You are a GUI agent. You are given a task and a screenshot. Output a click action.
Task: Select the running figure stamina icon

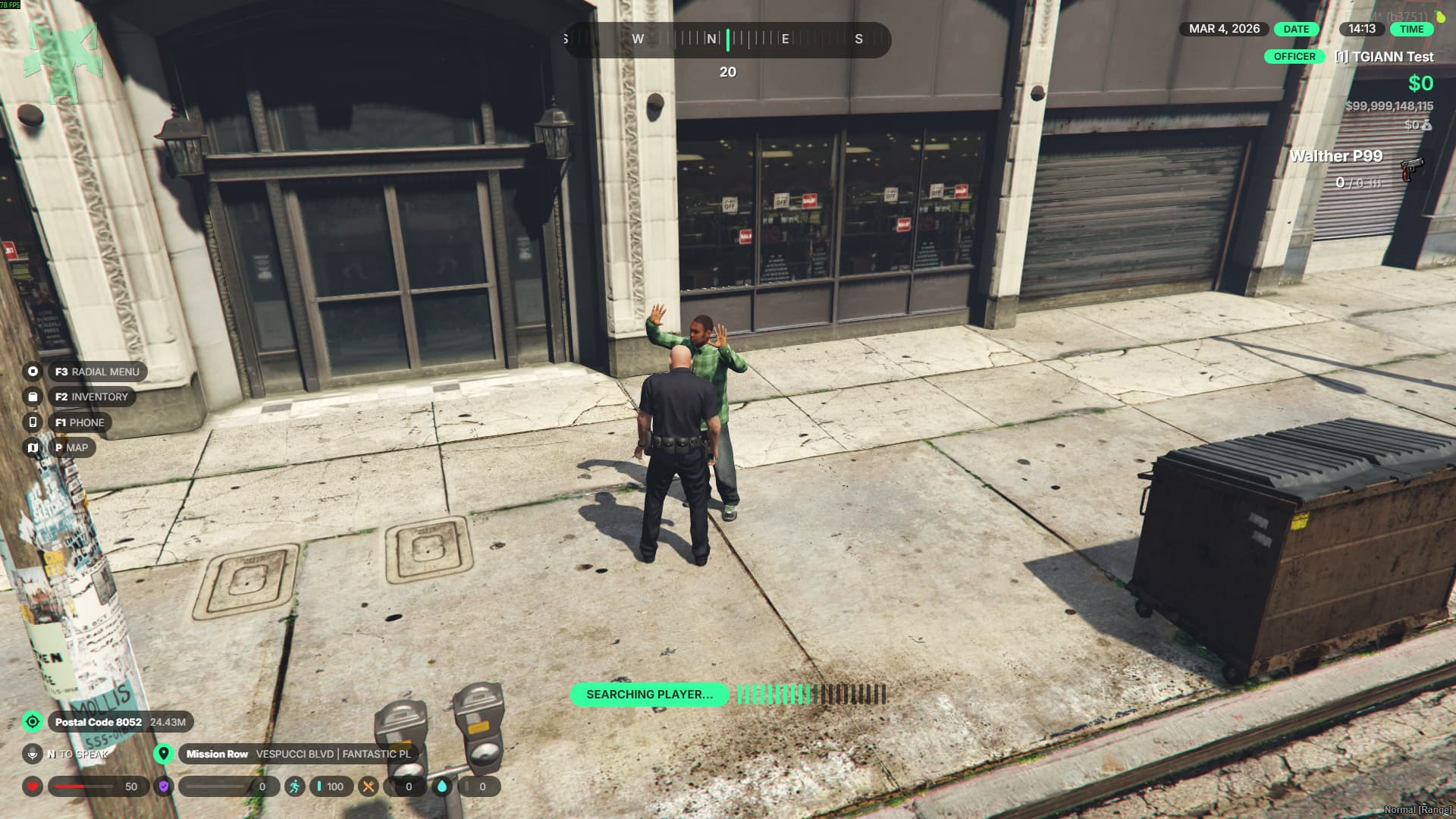coord(295,786)
